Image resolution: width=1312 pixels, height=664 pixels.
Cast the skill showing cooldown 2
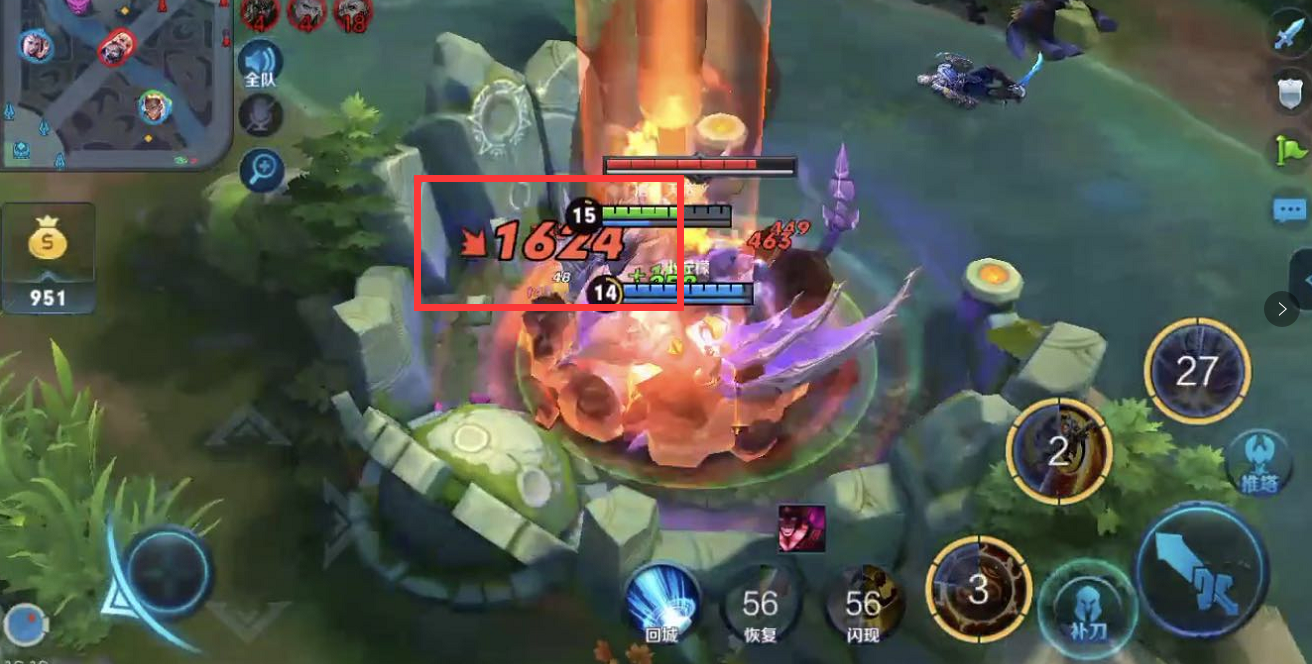(1058, 452)
